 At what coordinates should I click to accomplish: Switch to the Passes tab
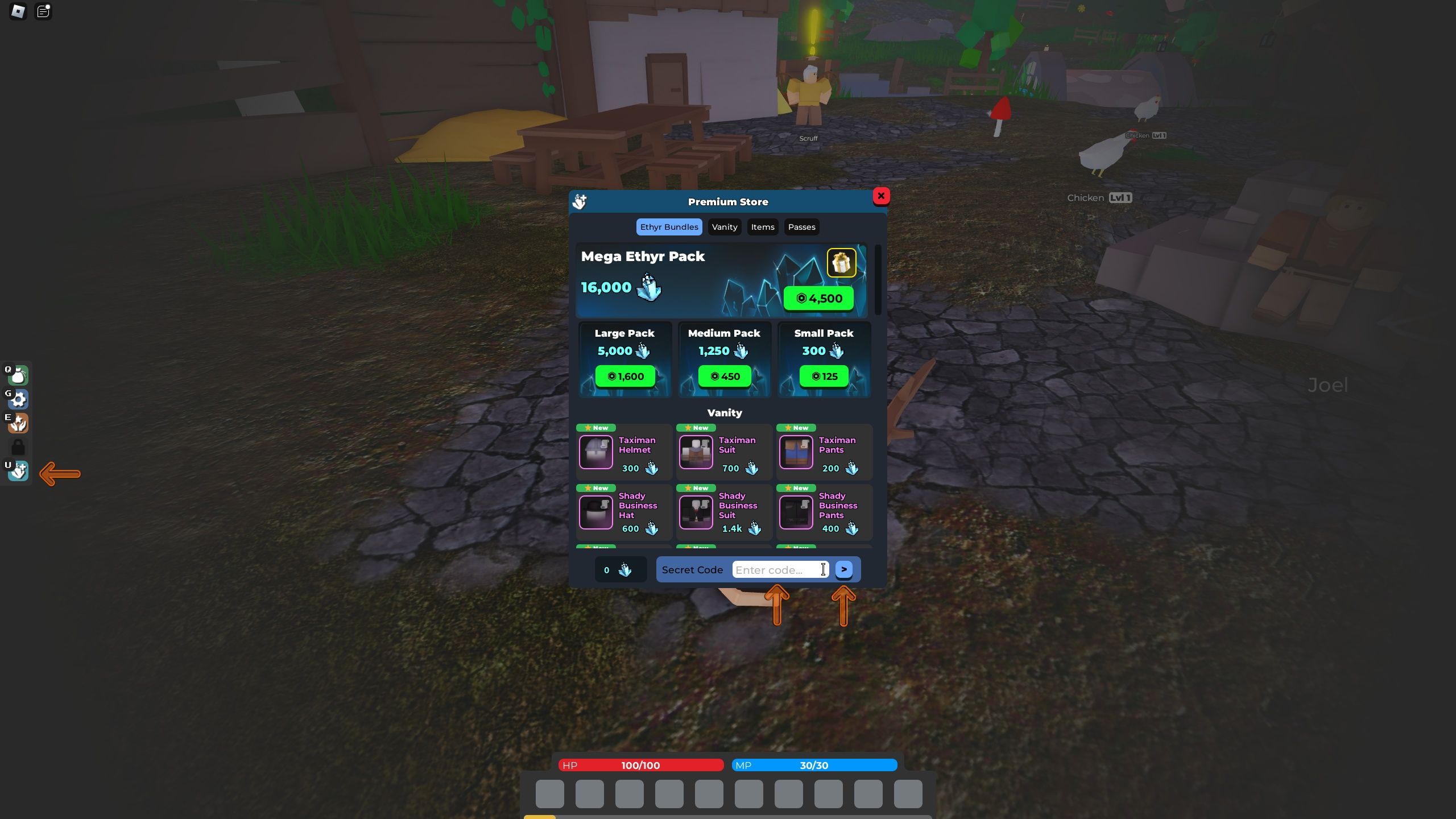[x=801, y=227]
